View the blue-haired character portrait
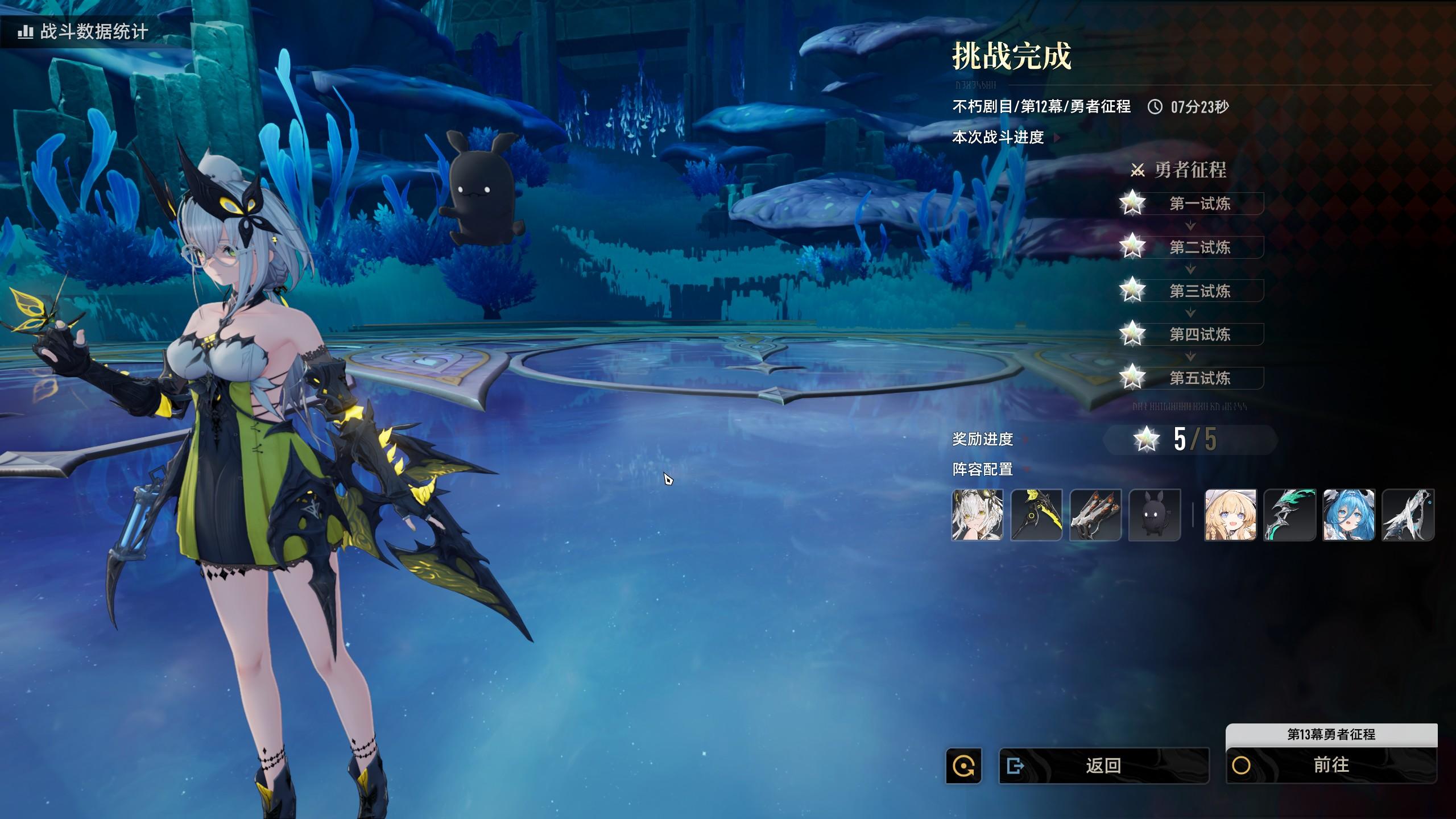 point(1349,515)
